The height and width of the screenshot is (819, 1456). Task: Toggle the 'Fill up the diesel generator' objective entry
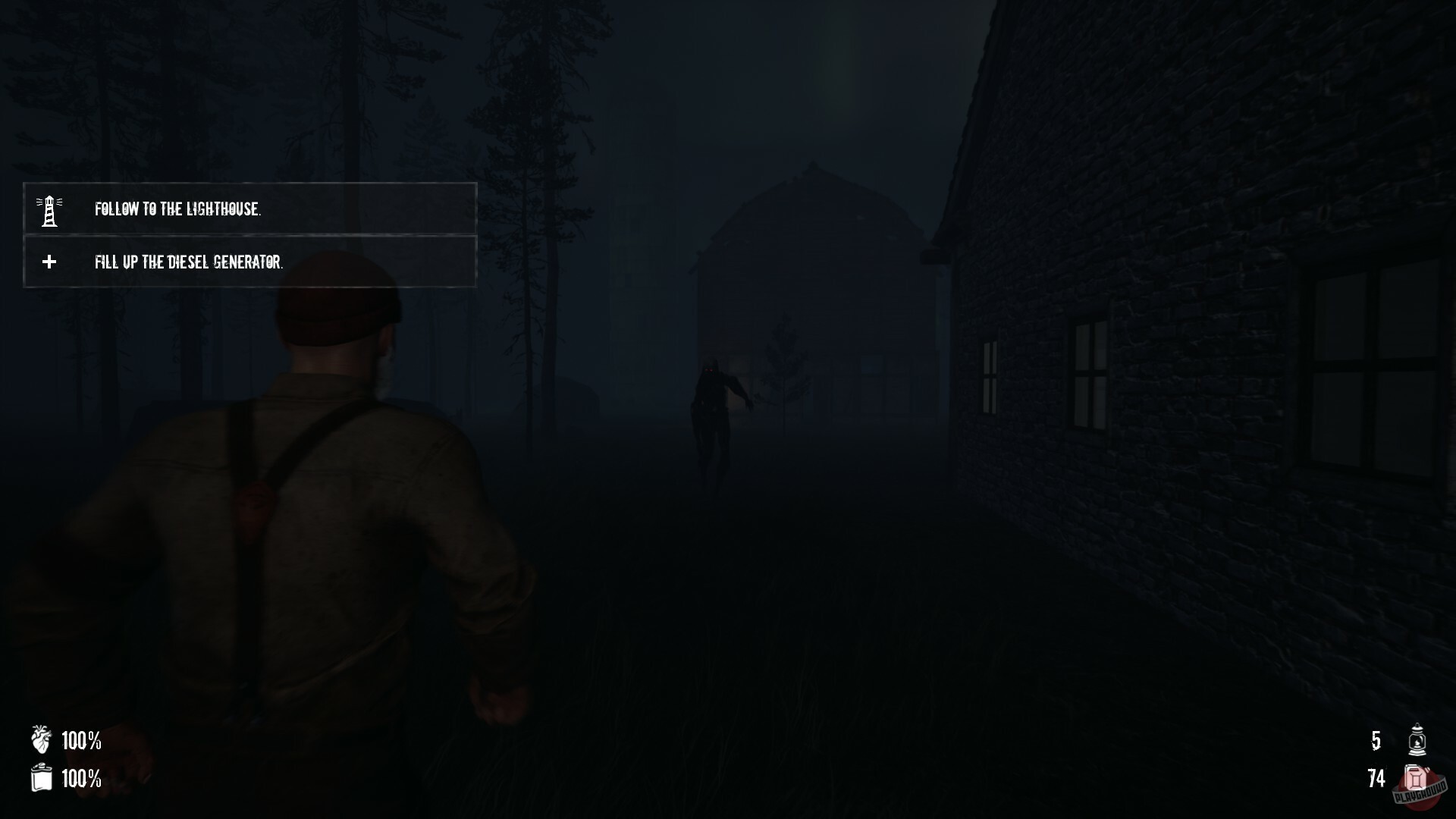[249, 262]
